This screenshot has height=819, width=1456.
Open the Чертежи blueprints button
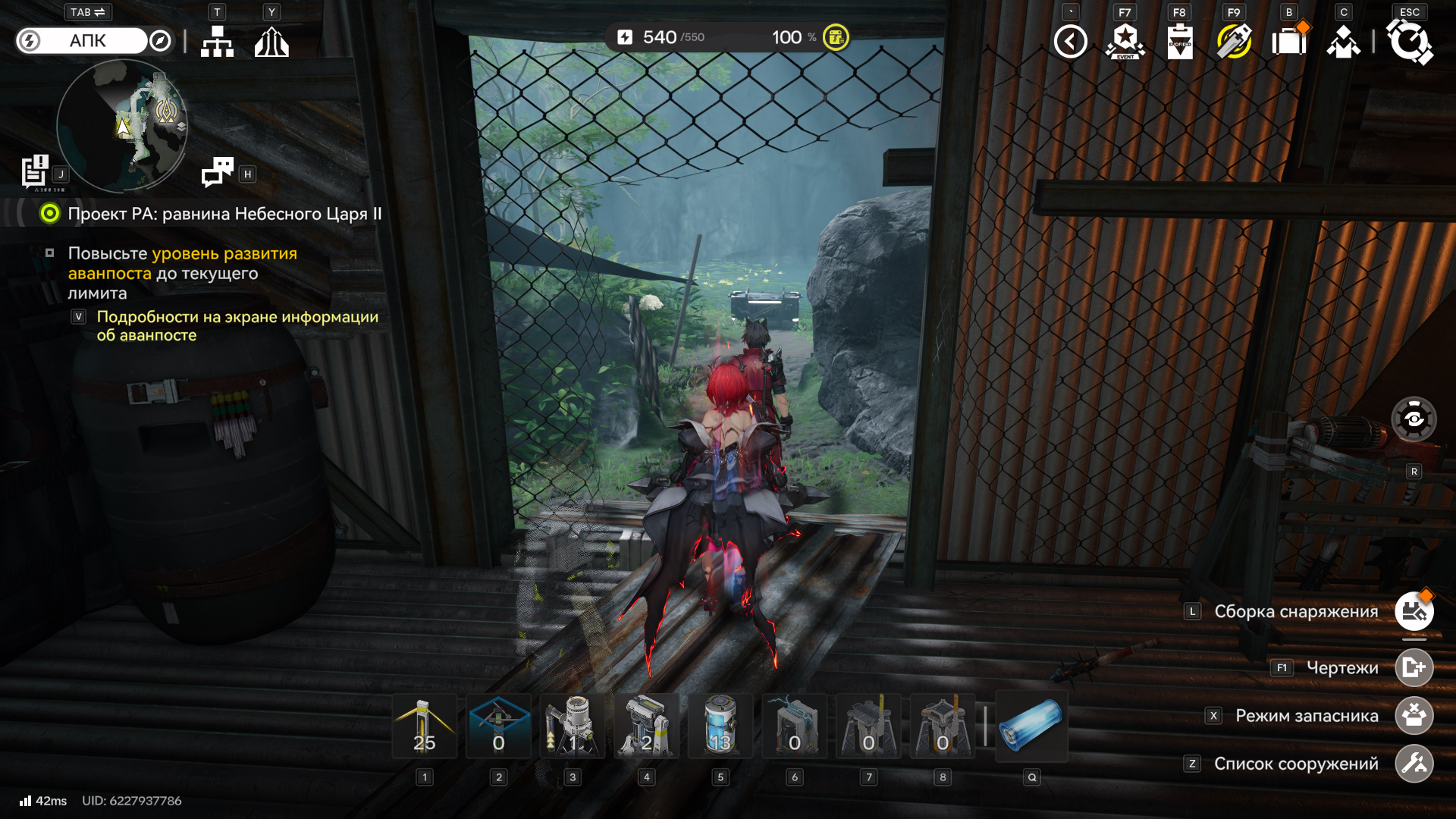click(1414, 668)
